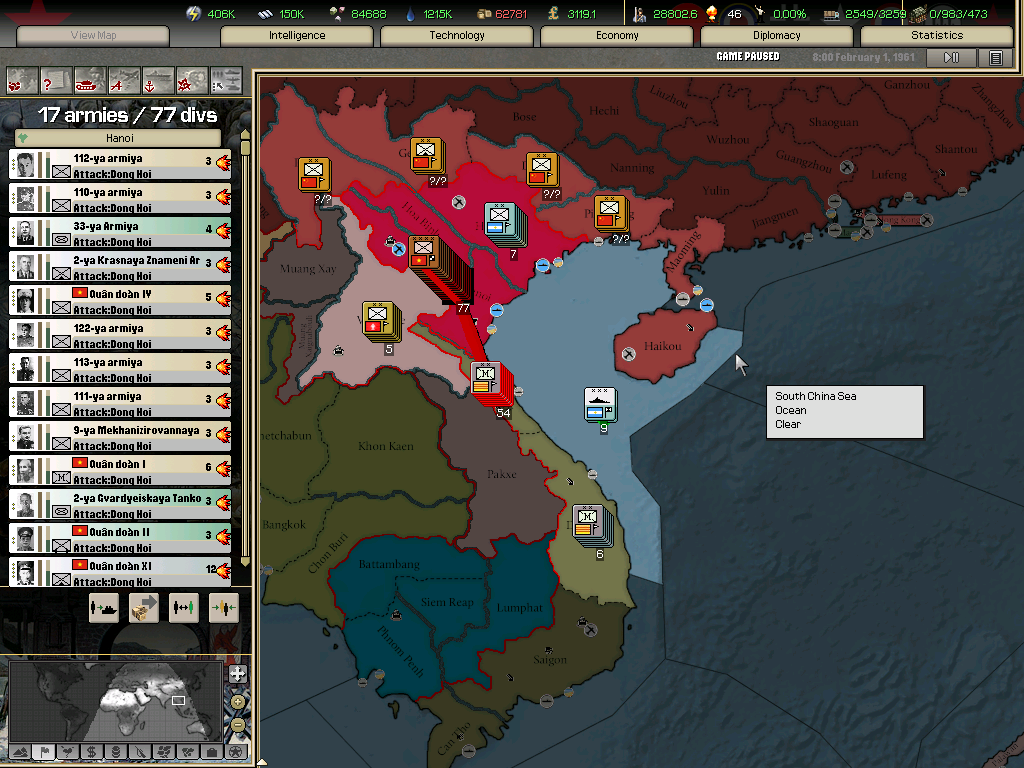1024x768 pixels.
Task: Open the game menu list button
Action: (x=995, y=58)
